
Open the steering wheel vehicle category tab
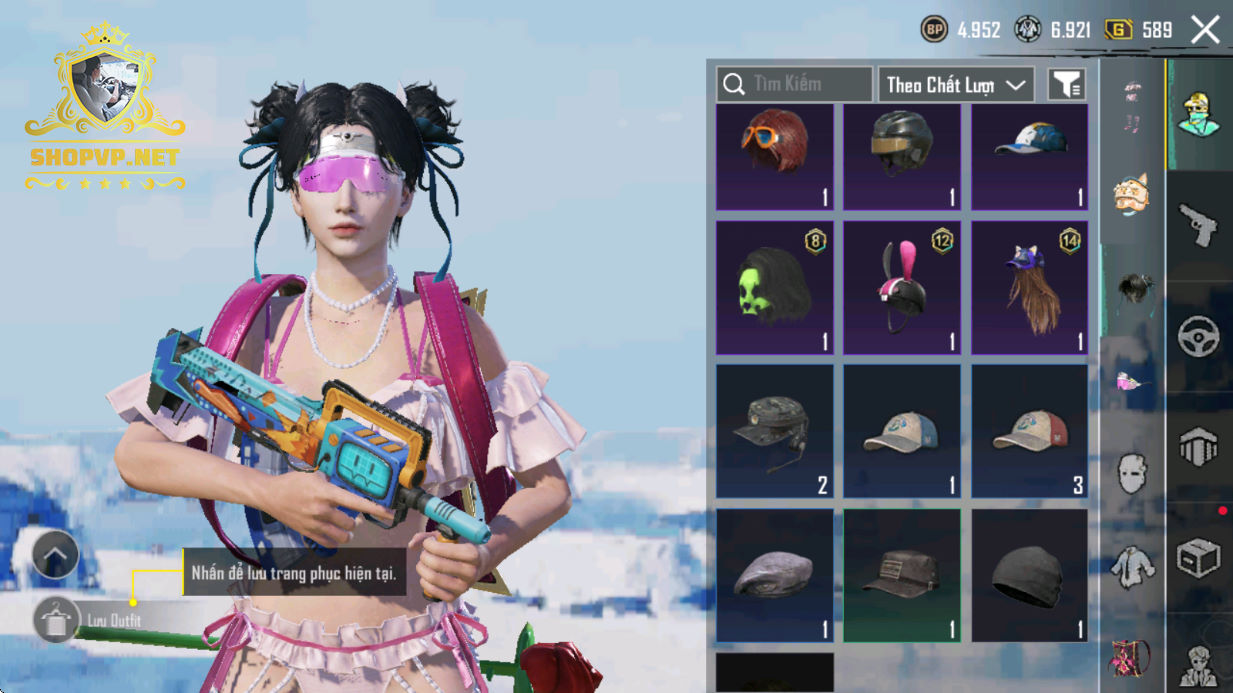1198,337
